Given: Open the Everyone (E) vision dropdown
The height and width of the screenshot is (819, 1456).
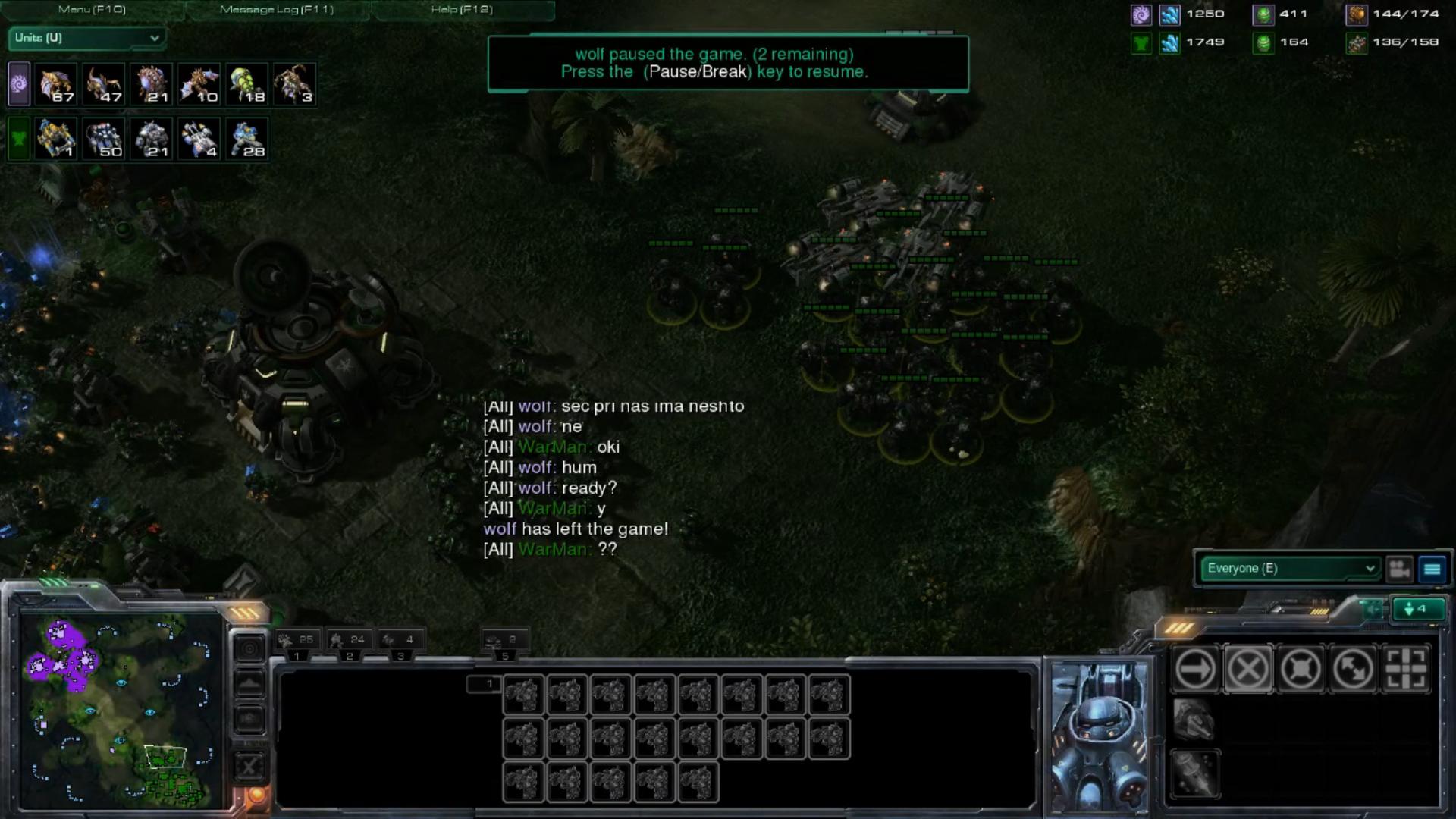Looking at the screenshot, I should click(1291, 568).
